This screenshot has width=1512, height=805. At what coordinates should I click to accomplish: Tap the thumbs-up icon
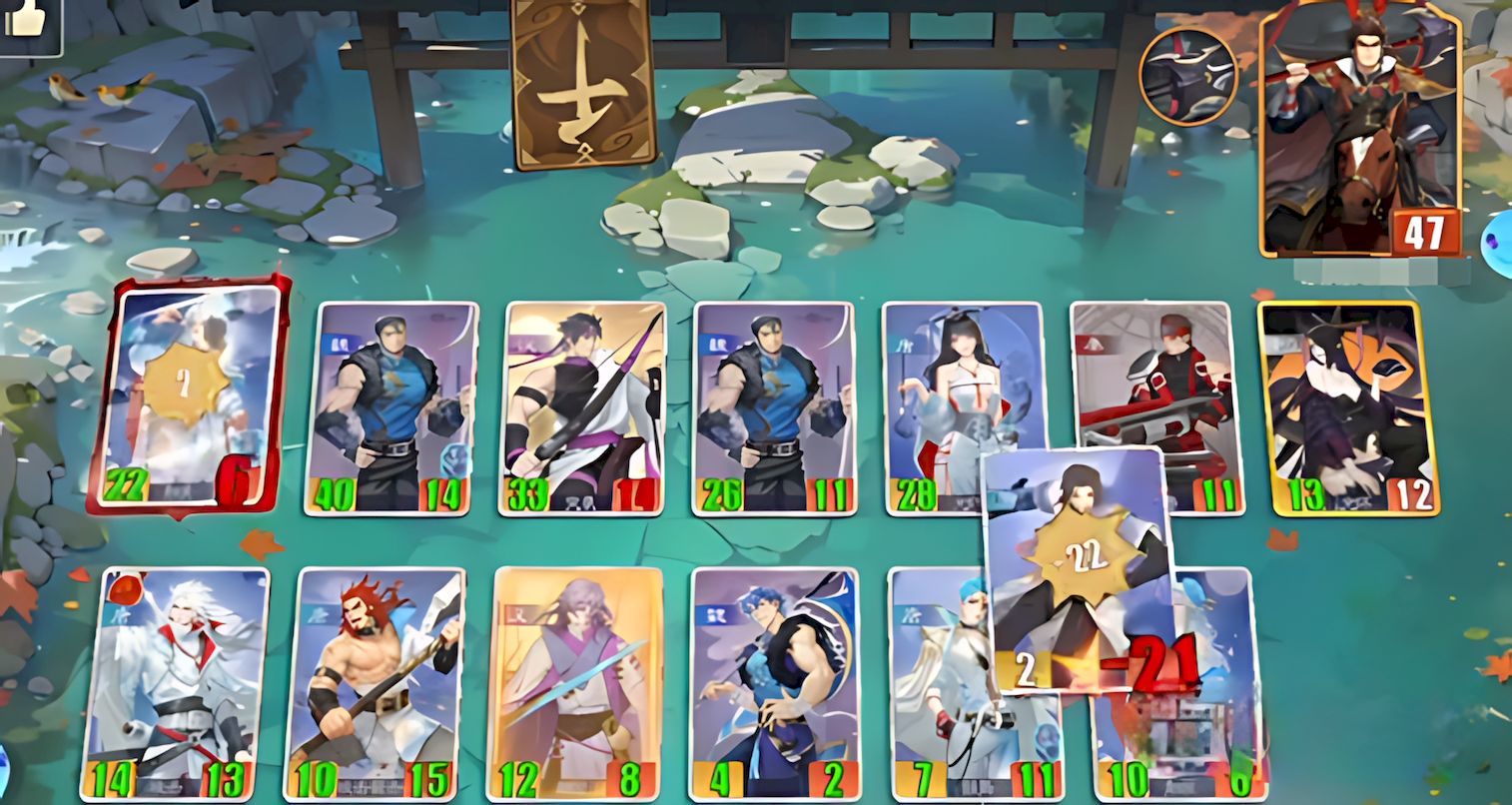click(x=27, y=22)
